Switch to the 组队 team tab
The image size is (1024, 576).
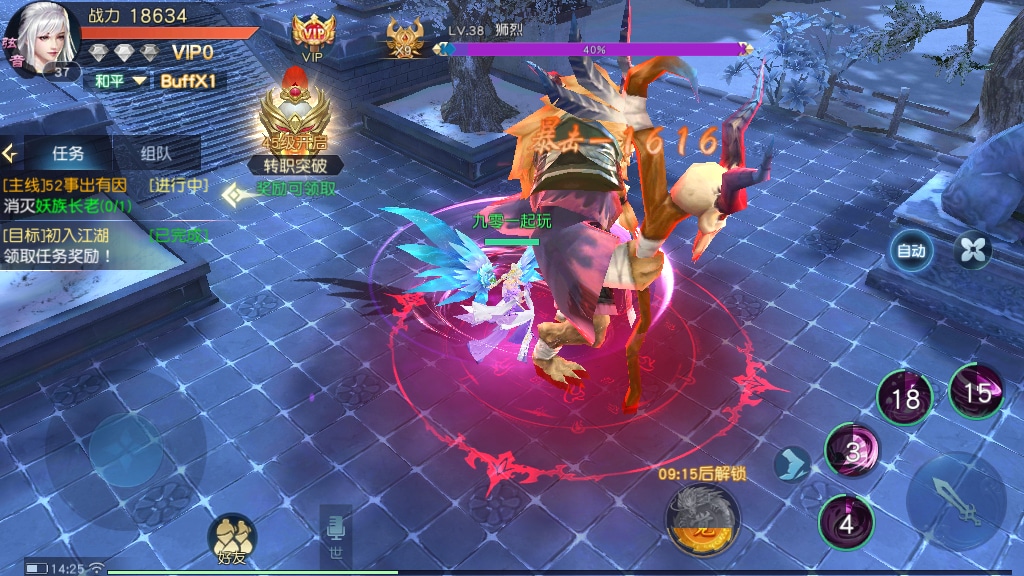pyautogui.click(x=156, y=153)
